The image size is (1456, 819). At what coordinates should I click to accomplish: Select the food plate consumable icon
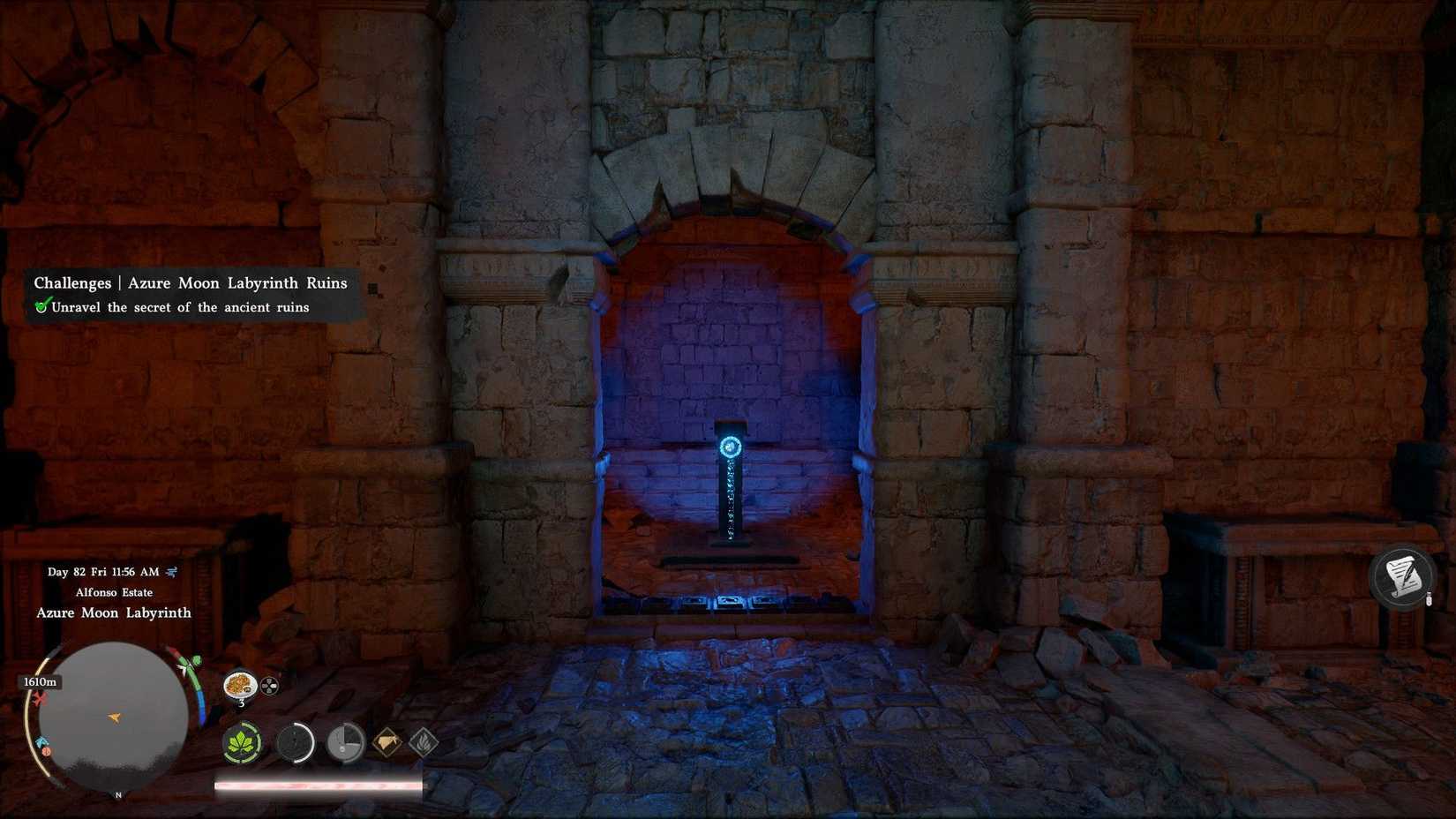click(x=240, y=687)
